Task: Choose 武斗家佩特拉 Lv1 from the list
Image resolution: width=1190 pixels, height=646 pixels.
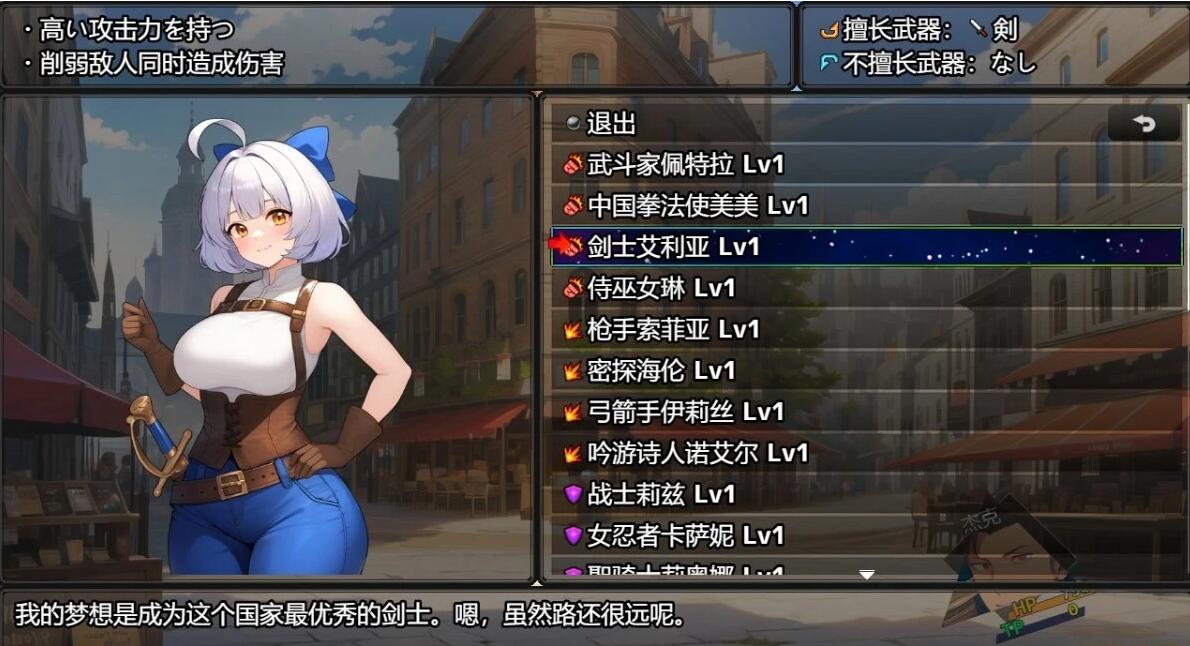Action: pos(685,164)
